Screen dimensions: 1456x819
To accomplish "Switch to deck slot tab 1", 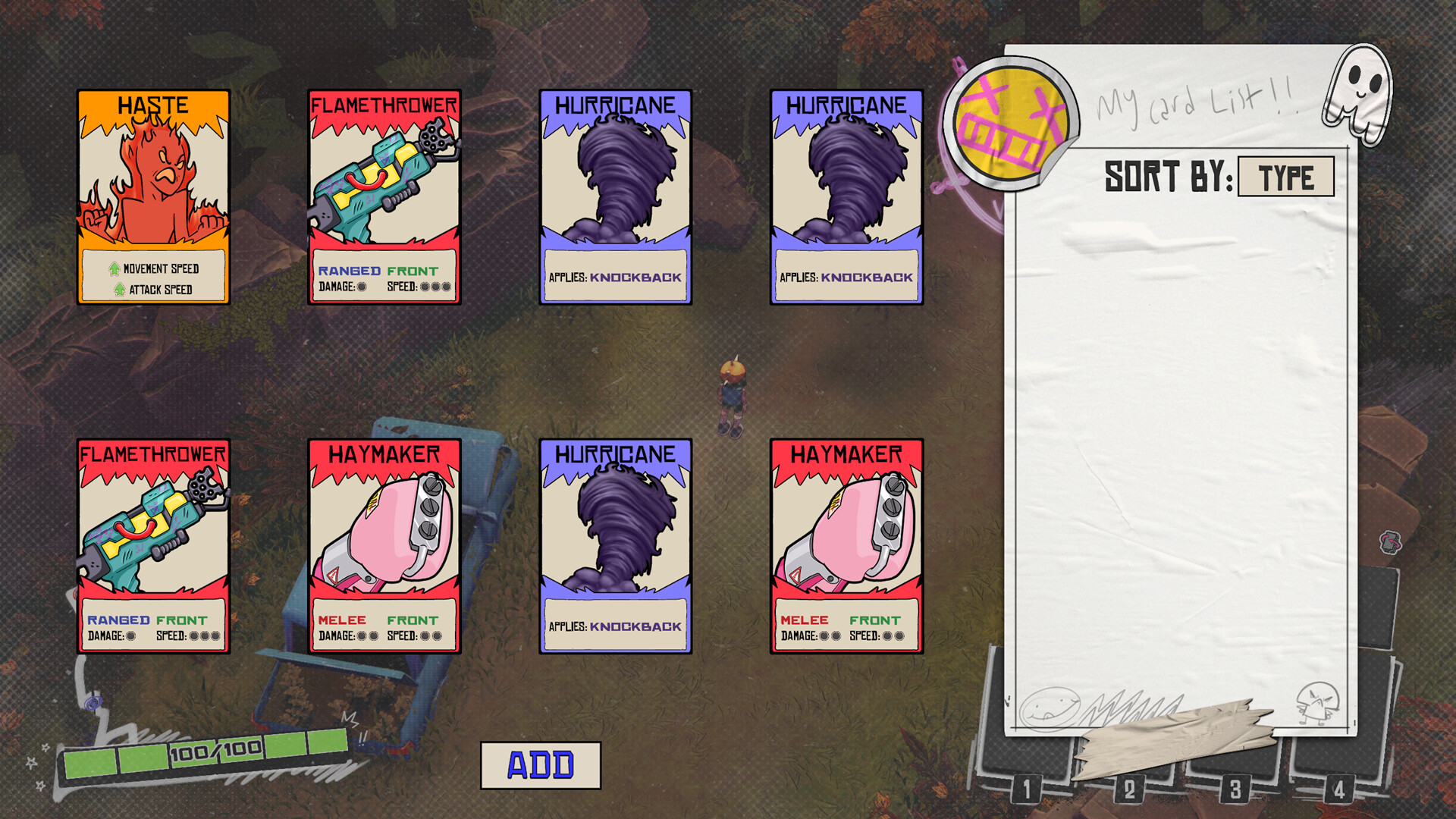I will pyautogui.click(x=1028, y=791).
